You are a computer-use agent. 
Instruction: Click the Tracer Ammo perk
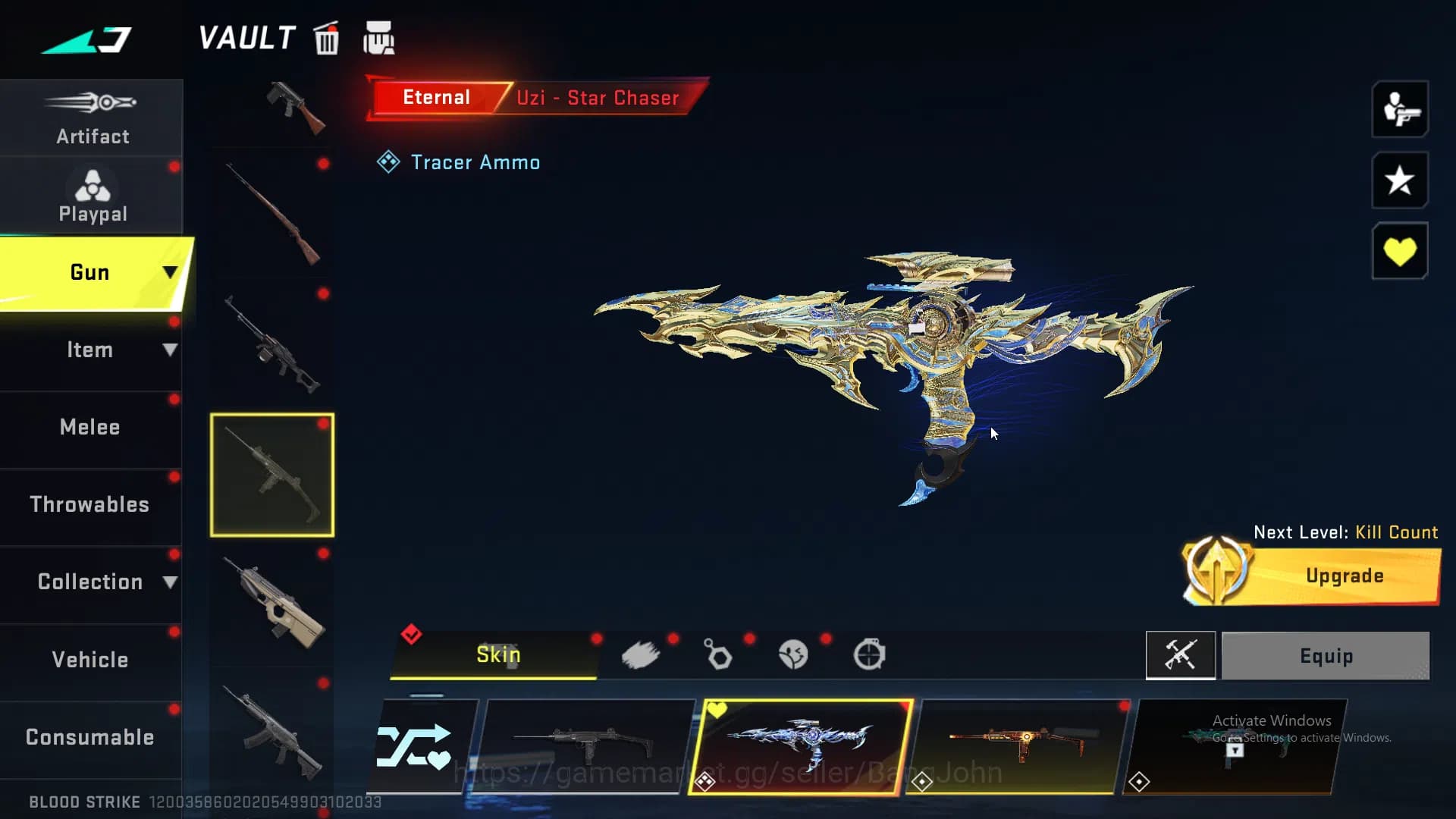point(459,162)
